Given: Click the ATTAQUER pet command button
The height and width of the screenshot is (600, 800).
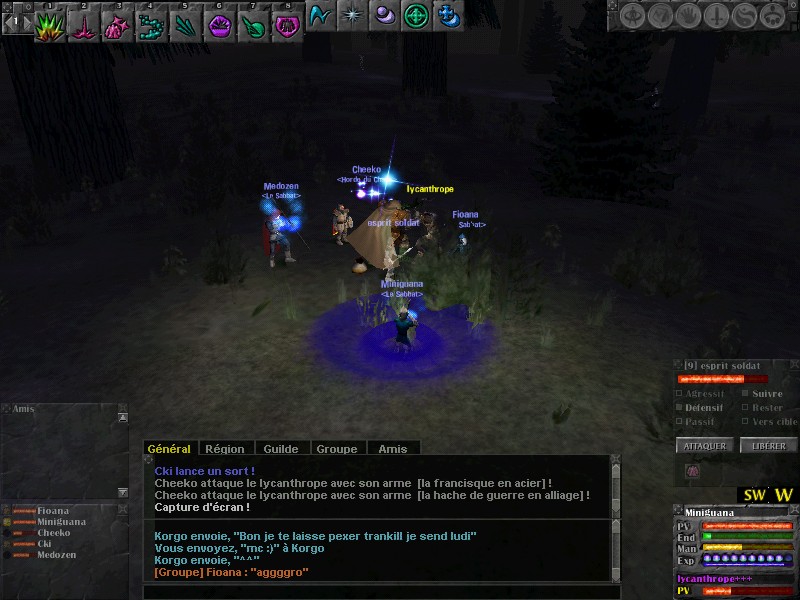Looking at the screenshot, I should click(x=706, y=446).
